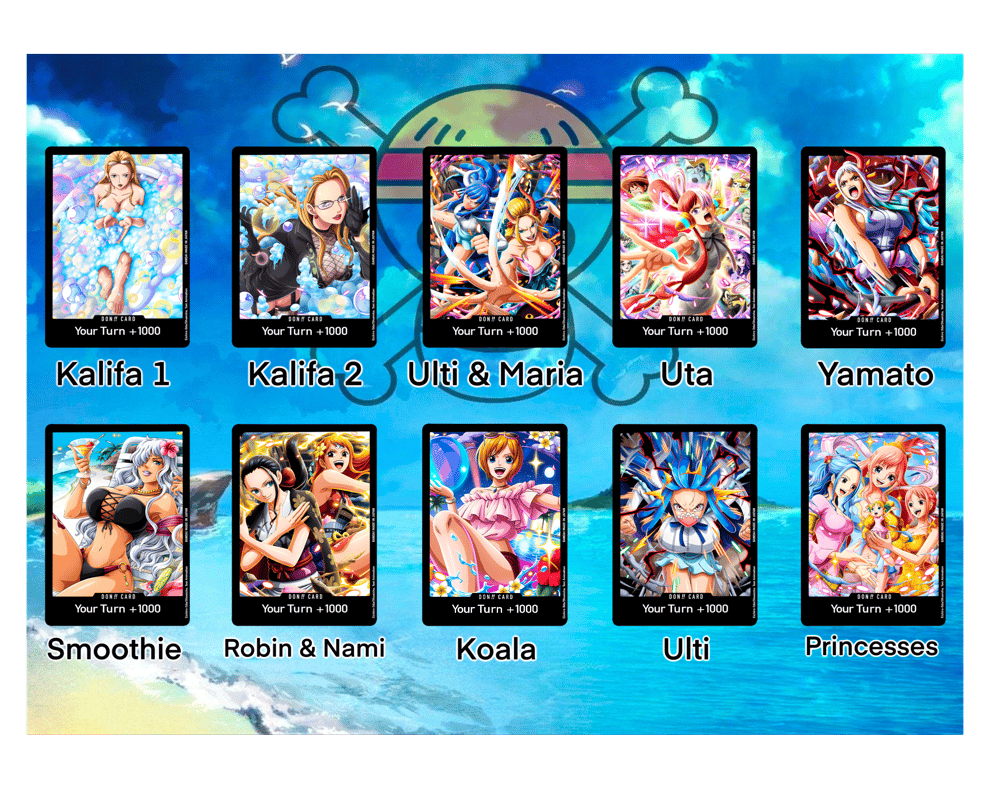
Task: Select the Ulti solo card
Action: tap(684, 524)
